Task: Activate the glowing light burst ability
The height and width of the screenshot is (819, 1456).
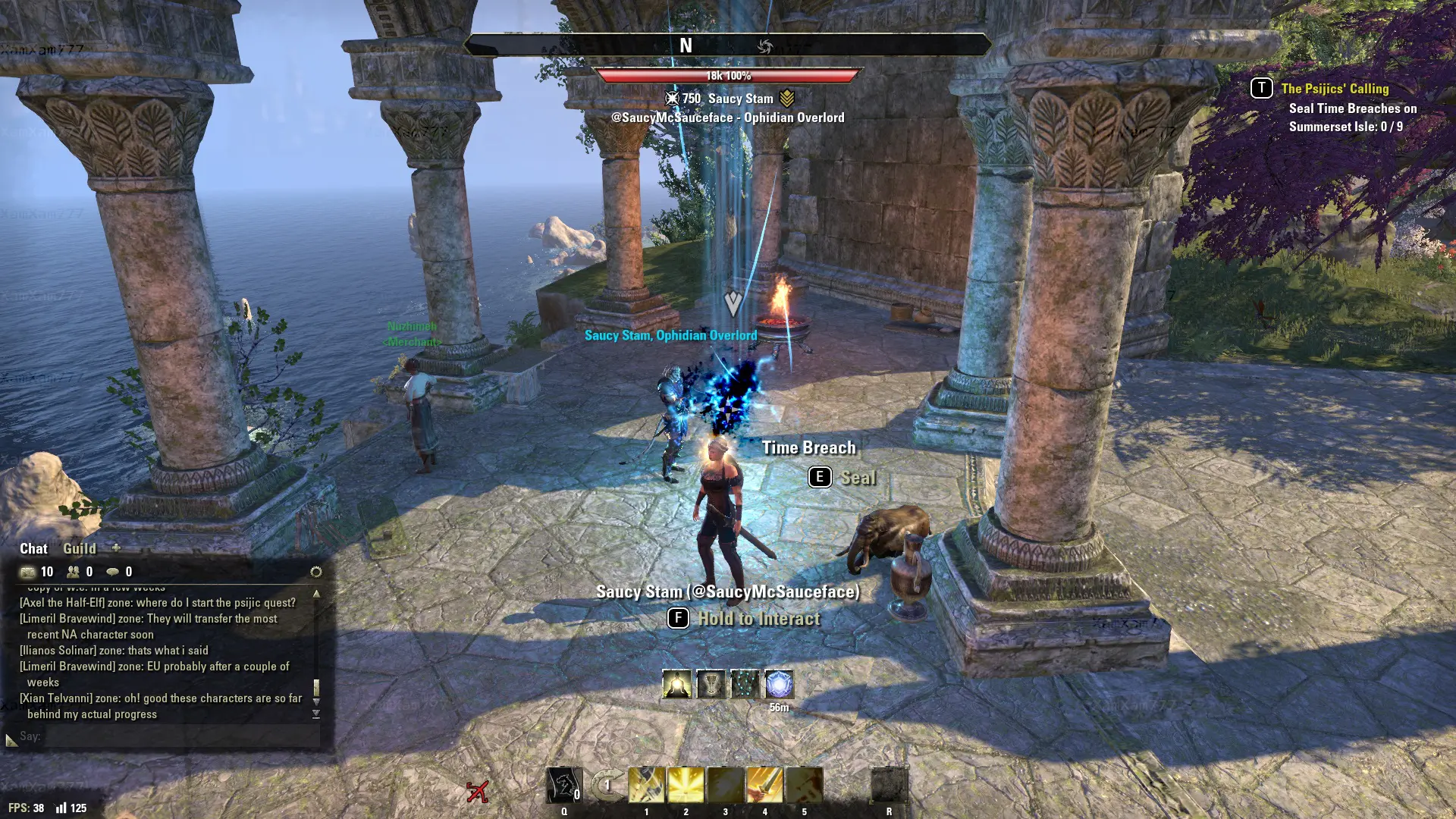Action: pos(686,786)
